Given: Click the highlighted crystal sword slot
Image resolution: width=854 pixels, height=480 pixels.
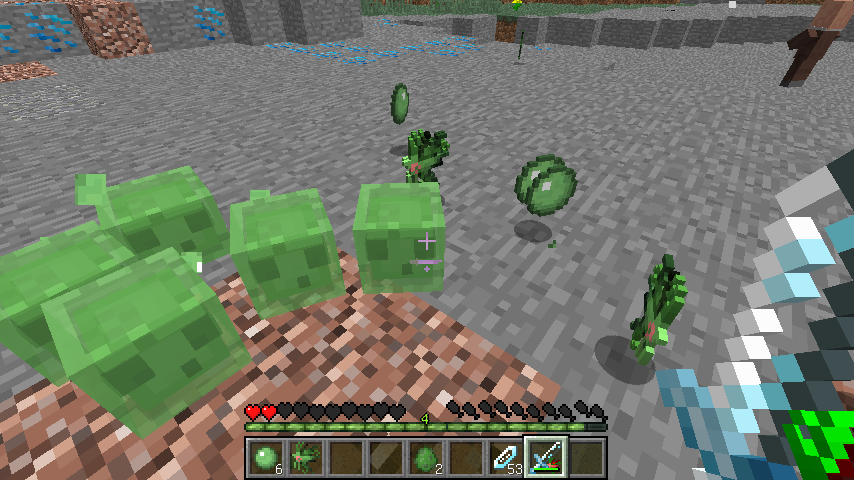Looking at the screenshot, I should tap(545, 458).
